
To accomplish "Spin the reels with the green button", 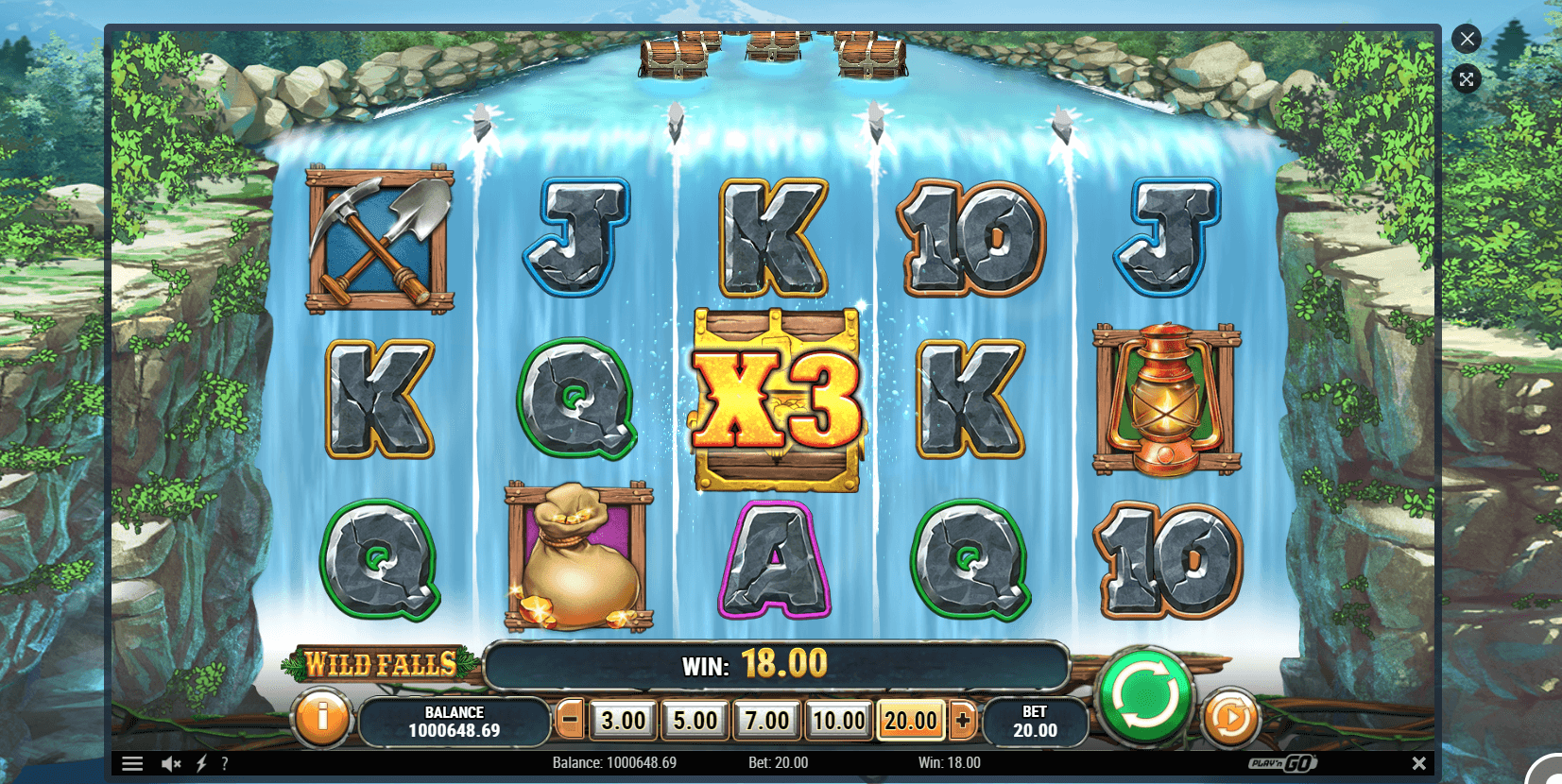I will coord(1144,695).
